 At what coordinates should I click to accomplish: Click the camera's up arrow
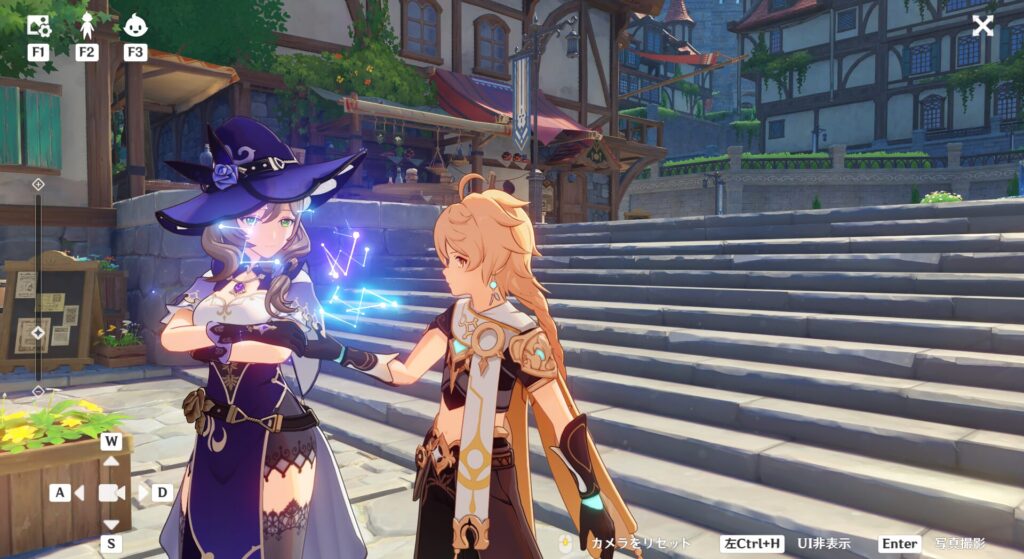click(111, 461)
